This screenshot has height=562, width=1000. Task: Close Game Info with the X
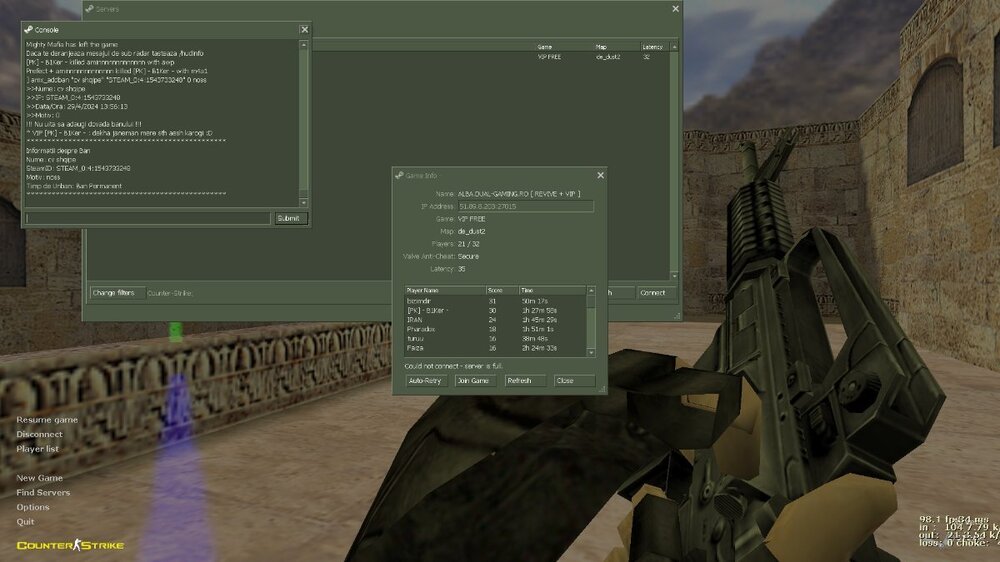[x=600, y=175]
